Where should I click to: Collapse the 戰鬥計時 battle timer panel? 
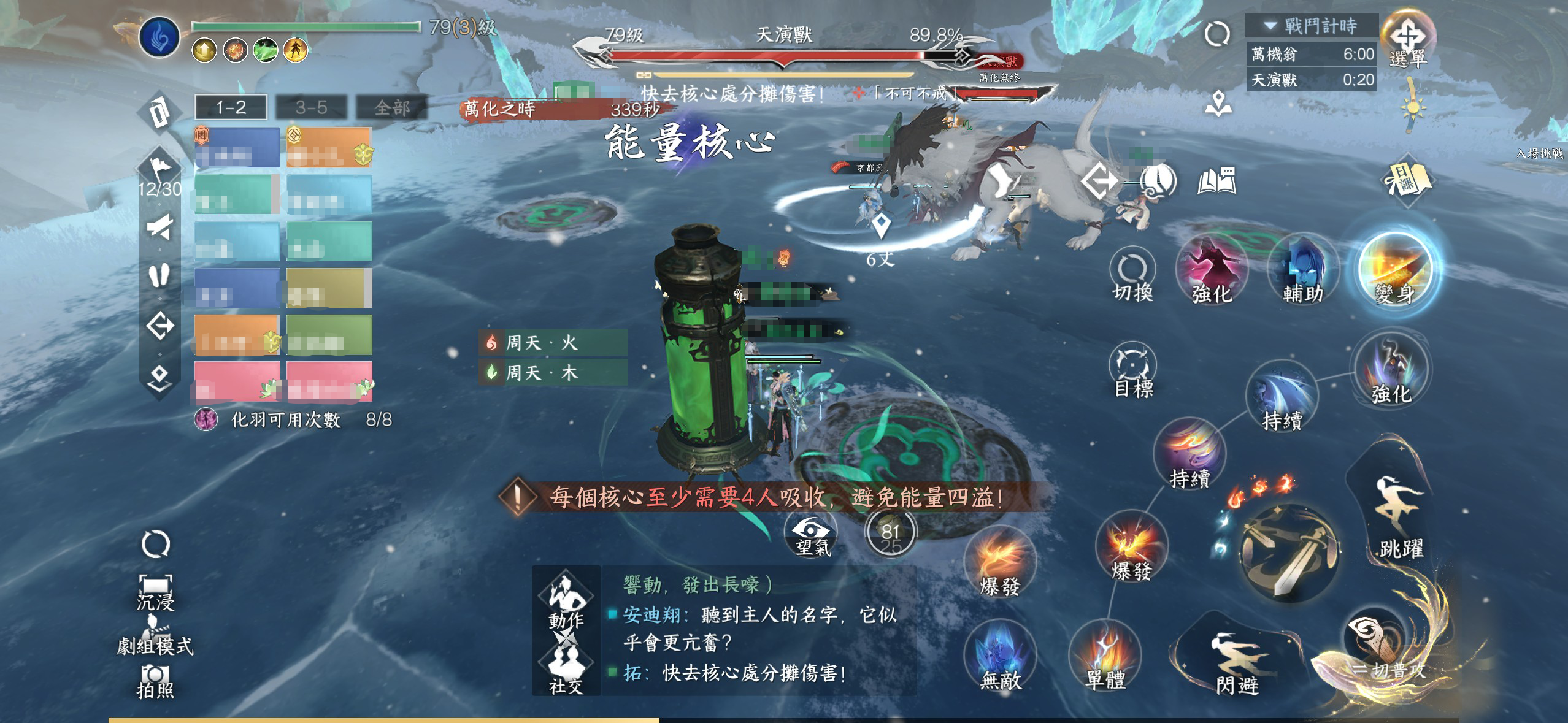click(x=1270, y=26)
